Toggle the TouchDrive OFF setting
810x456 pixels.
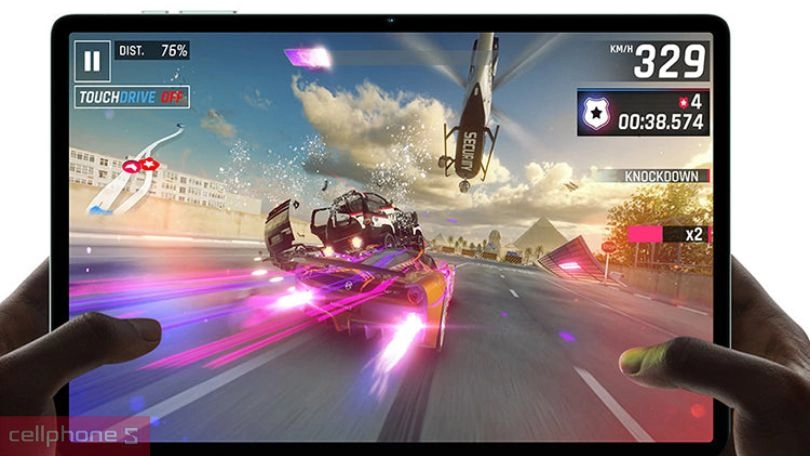(x=132, y=98)
